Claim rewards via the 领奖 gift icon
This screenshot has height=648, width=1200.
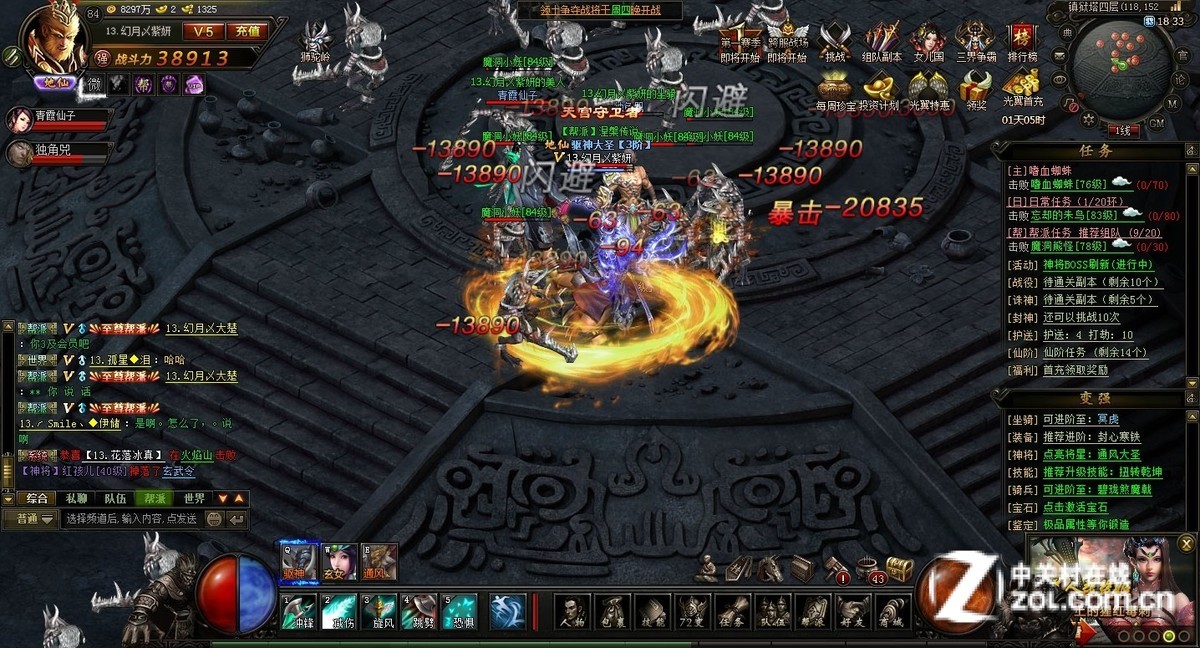point(976,91)
